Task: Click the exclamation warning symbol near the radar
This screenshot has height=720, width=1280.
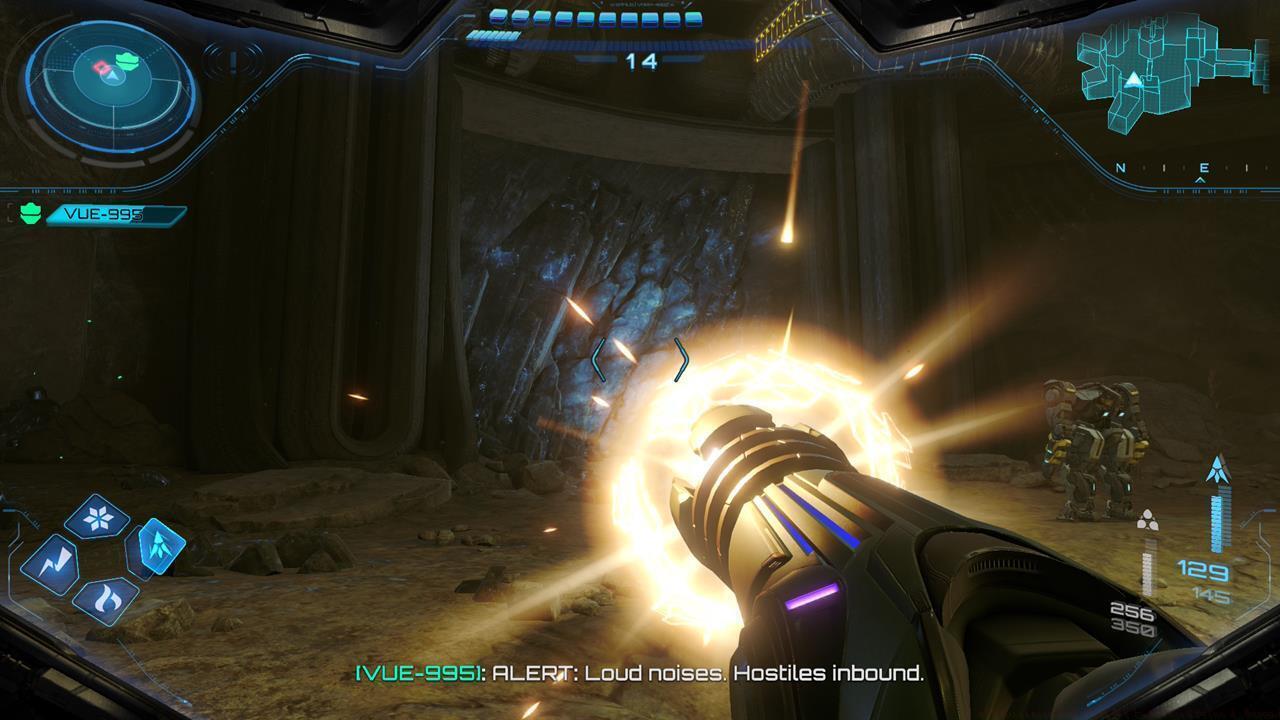Action: pyautogui.click(x=232, y=62)
